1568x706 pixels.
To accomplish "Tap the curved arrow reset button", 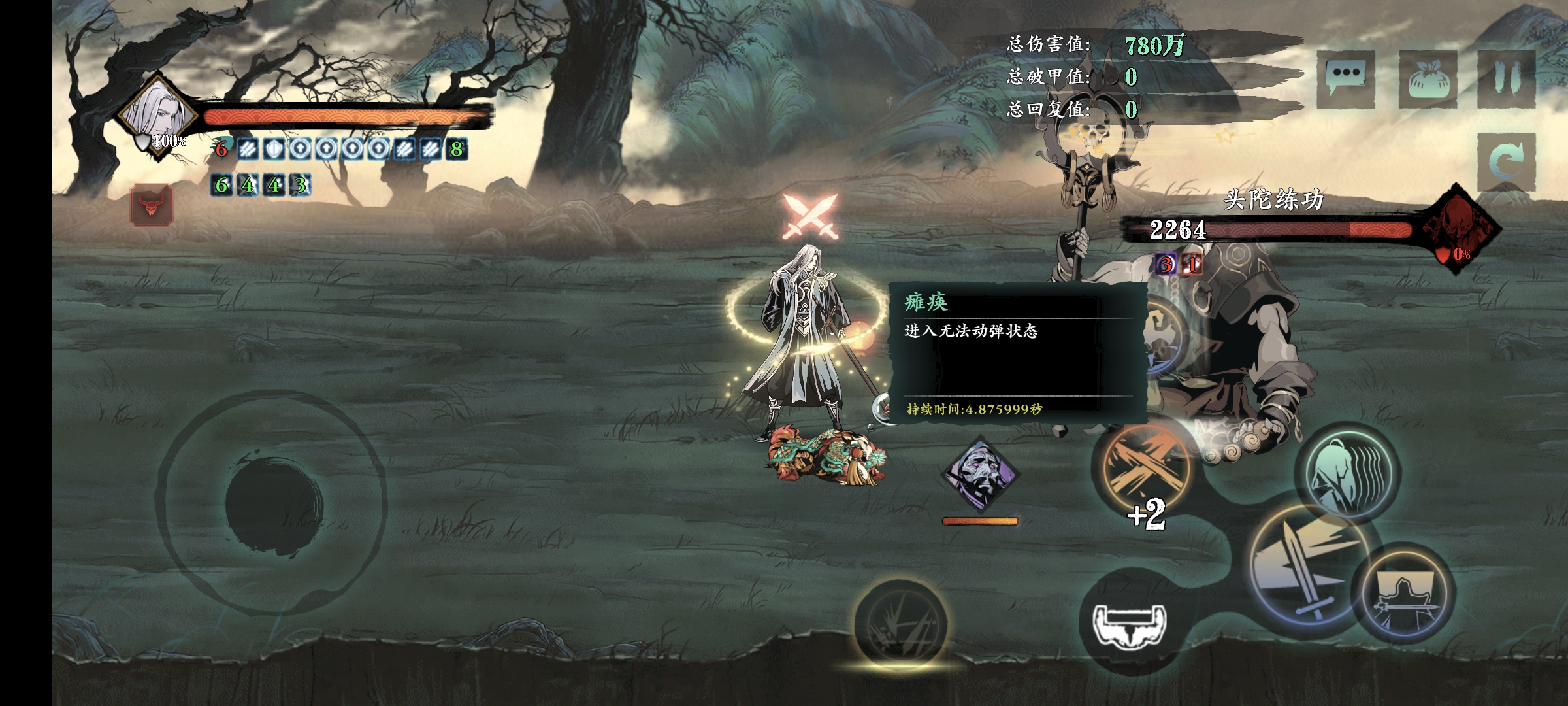I will click(x=1505, y=160).
